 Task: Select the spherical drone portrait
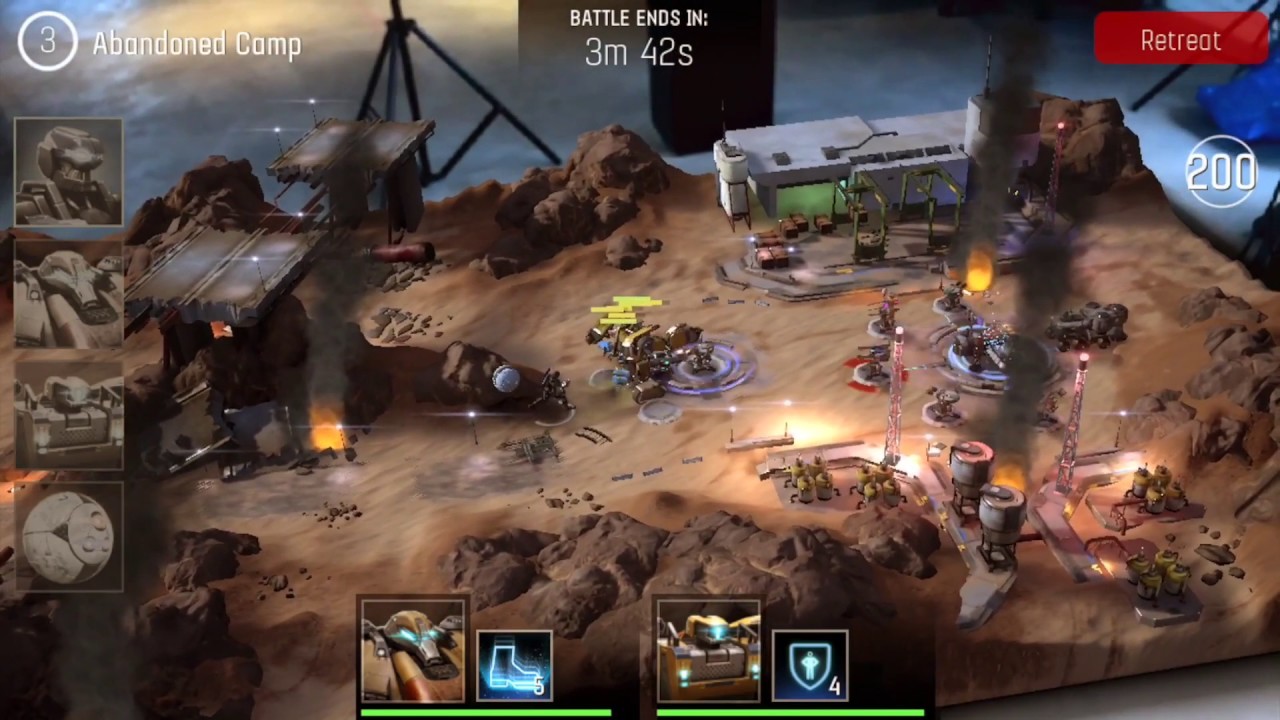point(69,537)
